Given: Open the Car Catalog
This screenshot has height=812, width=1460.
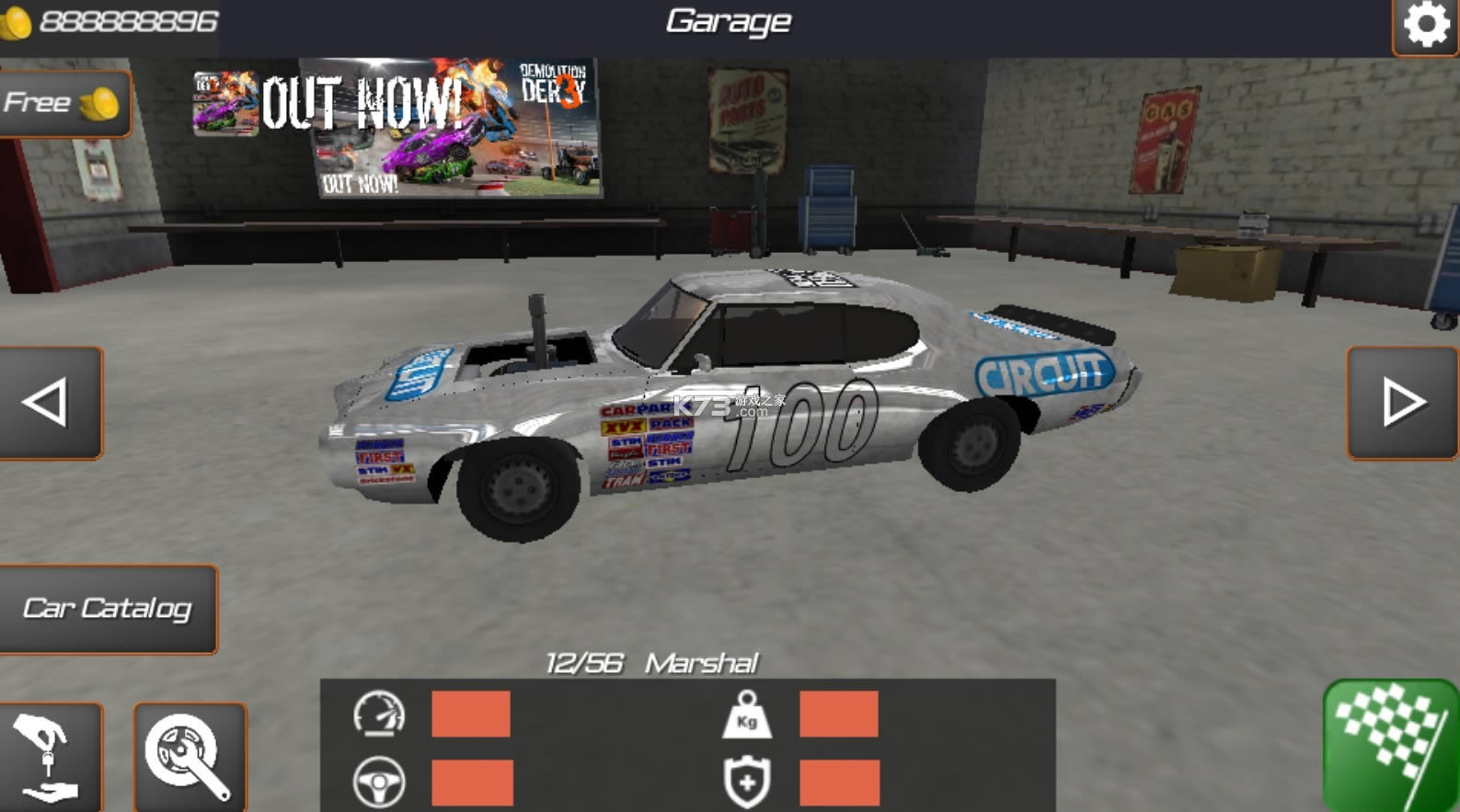Looking at the screenshot, I should [109, 607].
